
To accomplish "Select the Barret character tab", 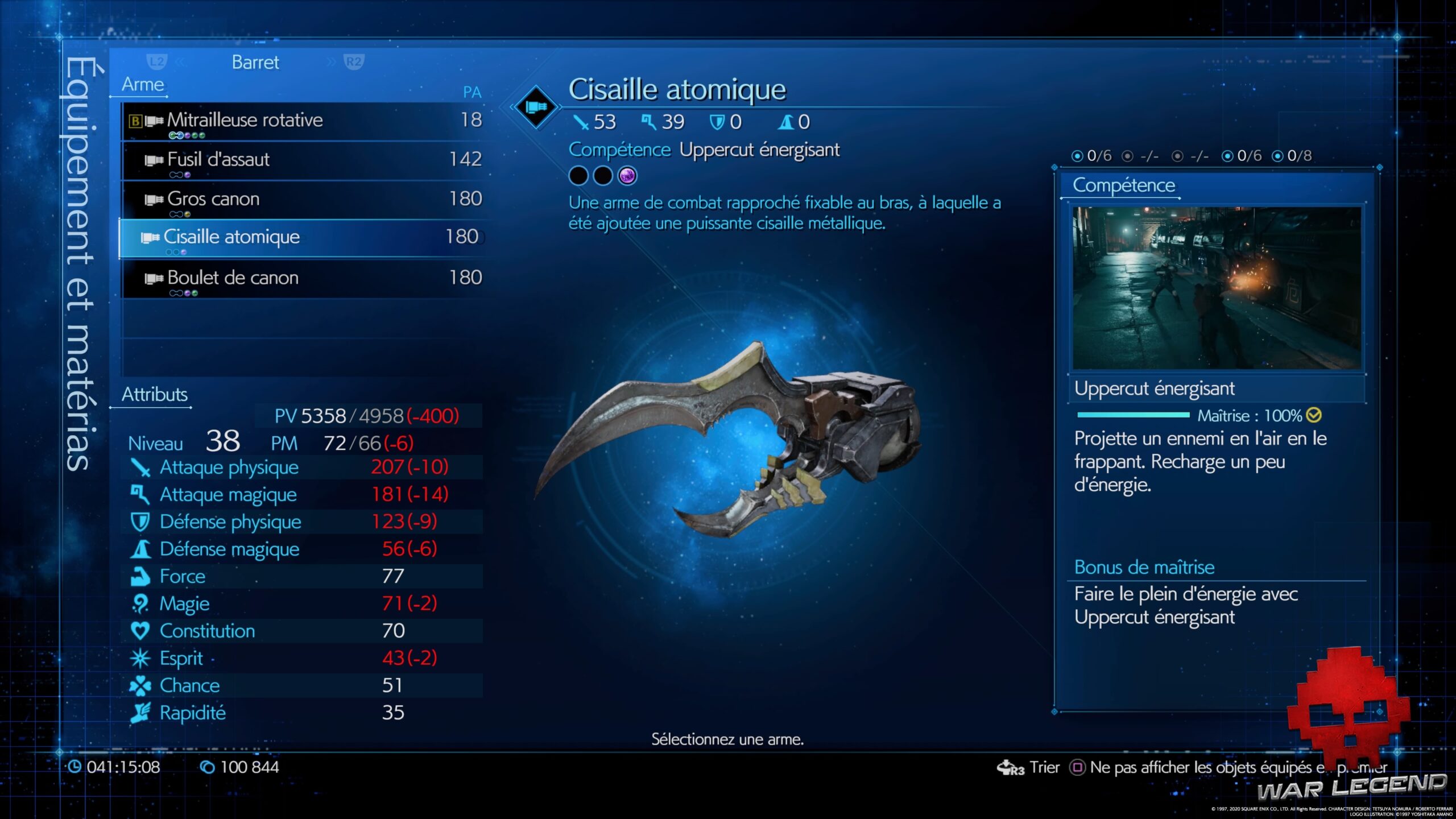I will 255,63.
